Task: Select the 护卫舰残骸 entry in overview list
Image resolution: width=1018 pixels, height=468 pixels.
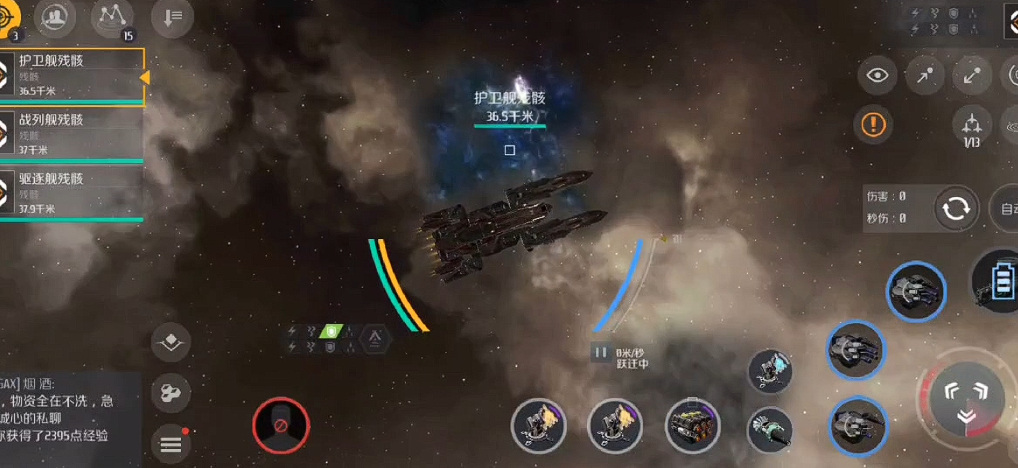Action: point(72,76)
